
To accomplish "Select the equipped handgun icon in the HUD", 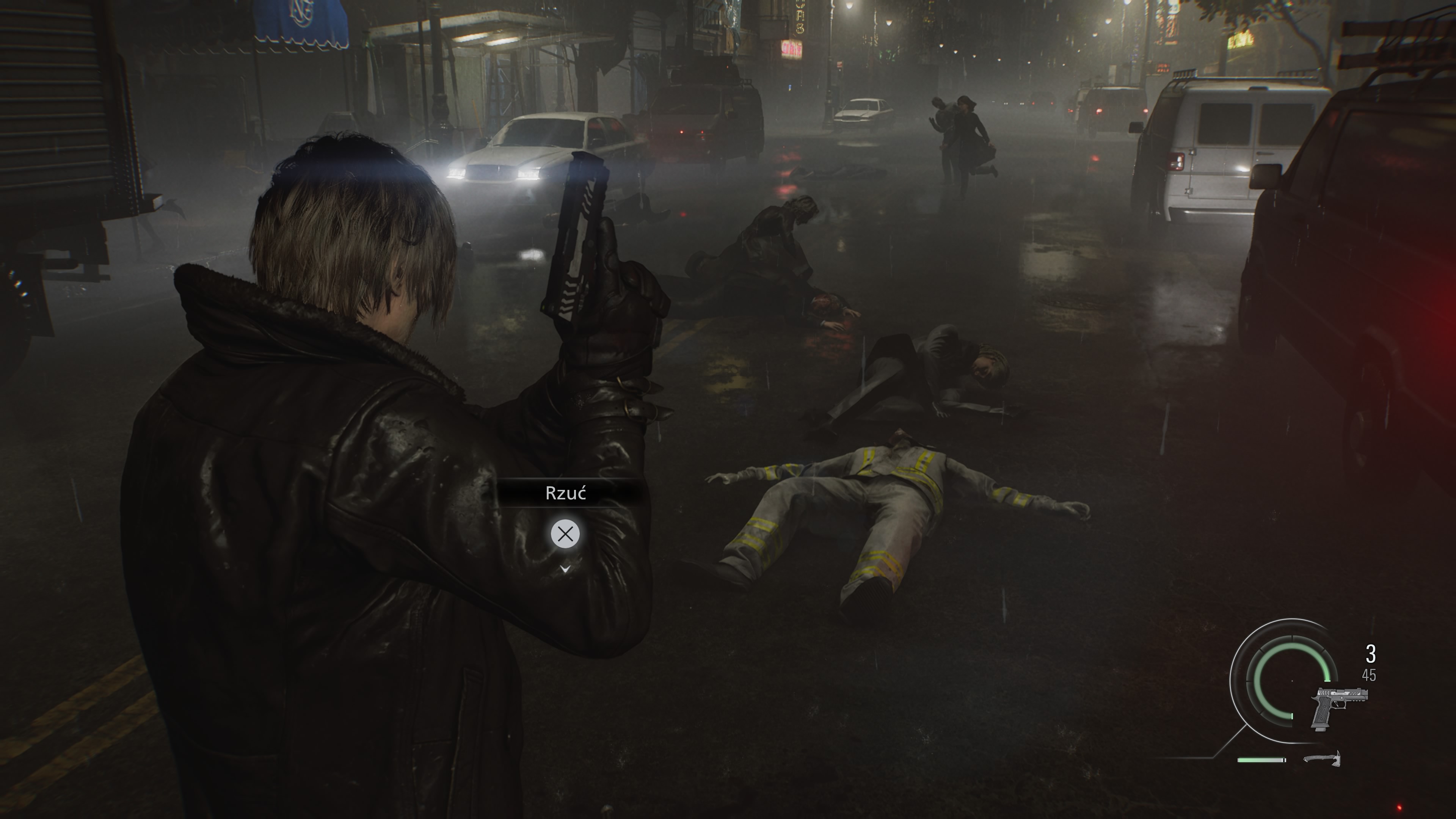I will click(1339, 709).
